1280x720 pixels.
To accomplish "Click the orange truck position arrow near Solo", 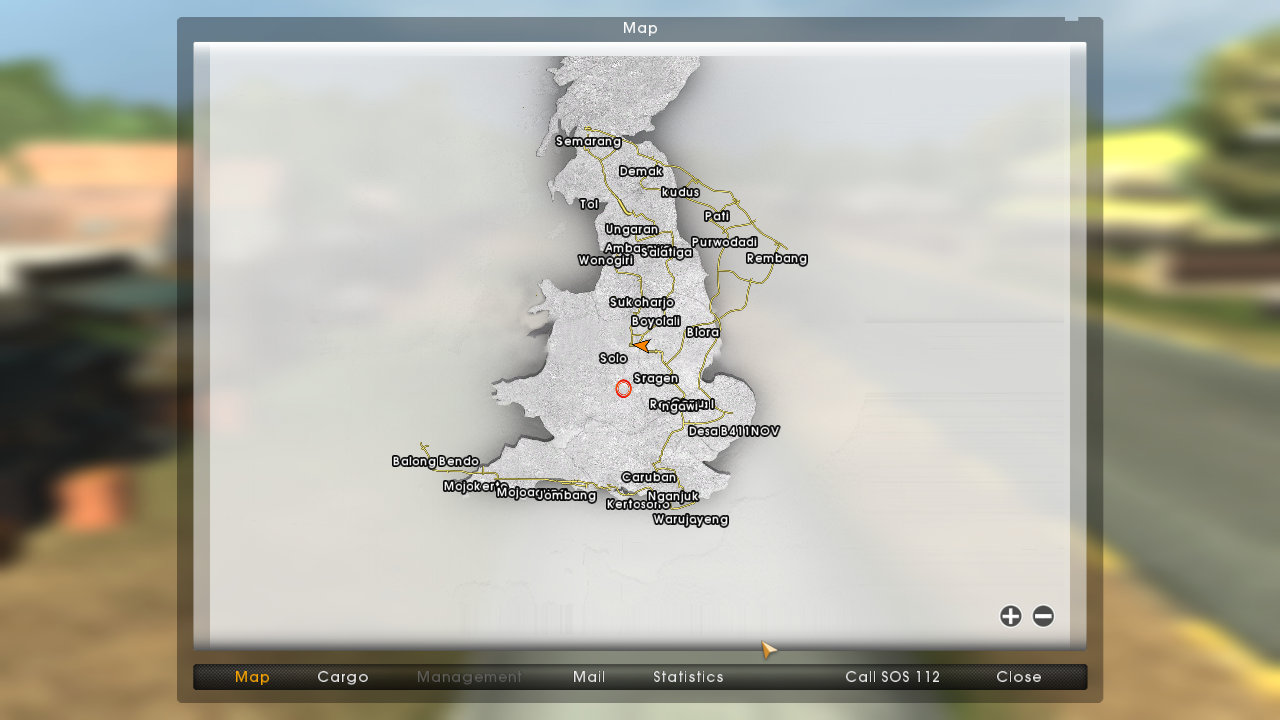I will (643, 345).
